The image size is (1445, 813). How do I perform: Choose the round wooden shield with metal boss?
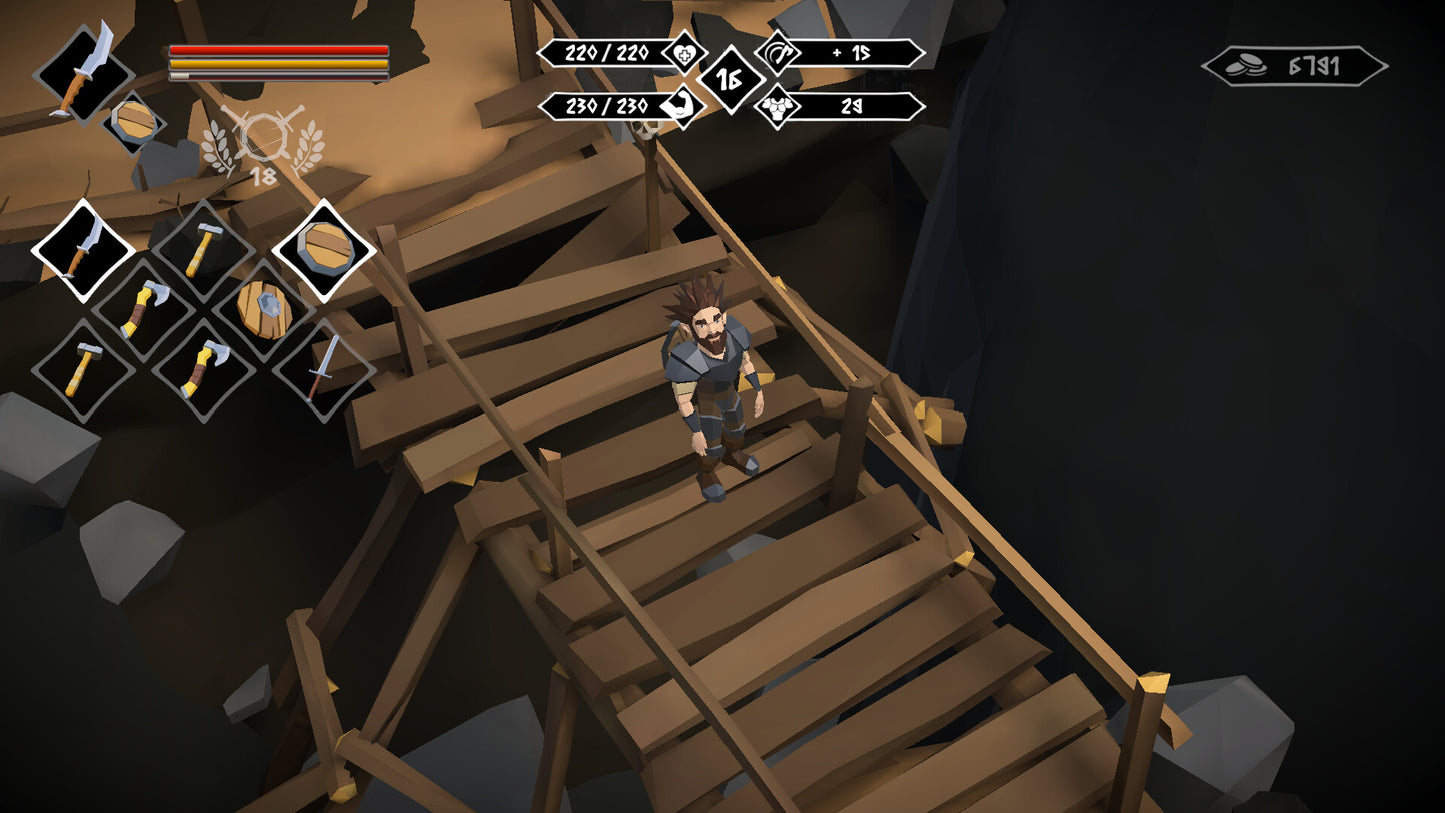click(x=263, y=310)
